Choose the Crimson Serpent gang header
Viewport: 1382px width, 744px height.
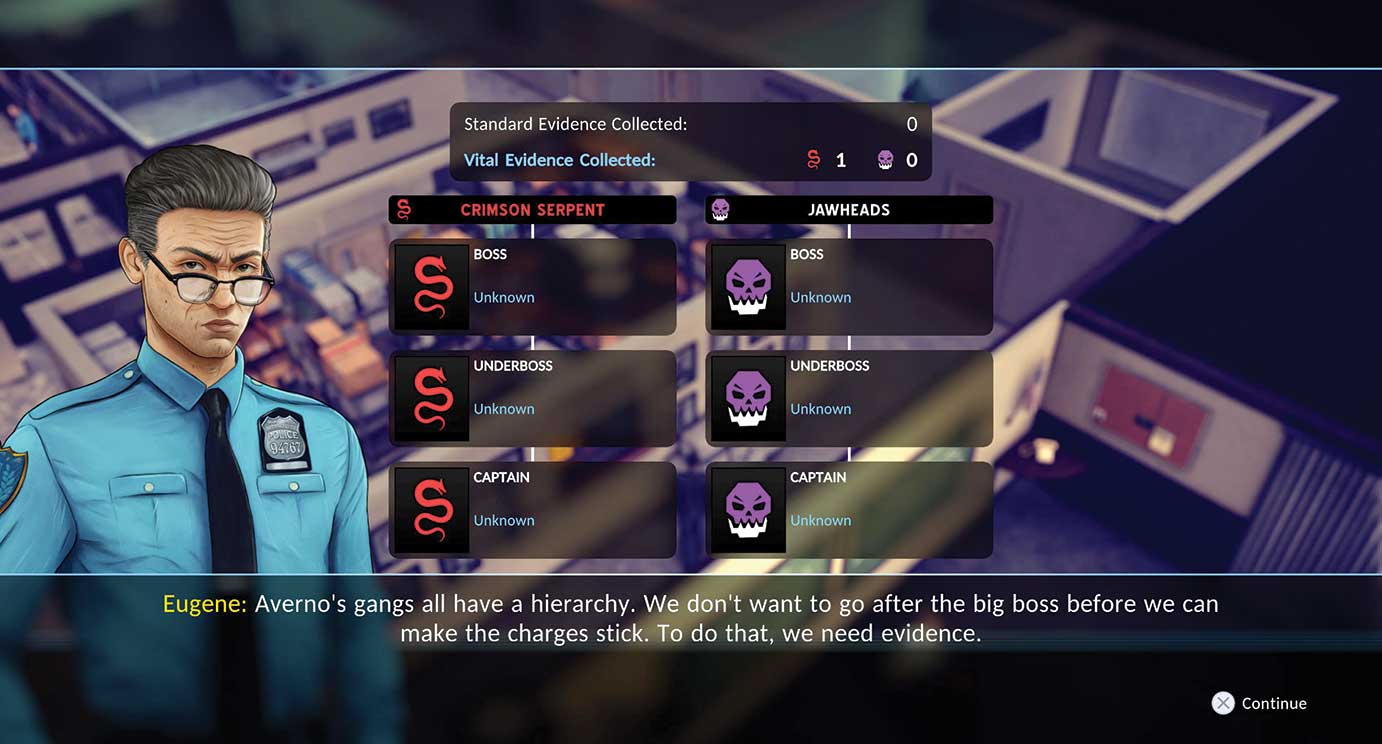tap(532, 210)
